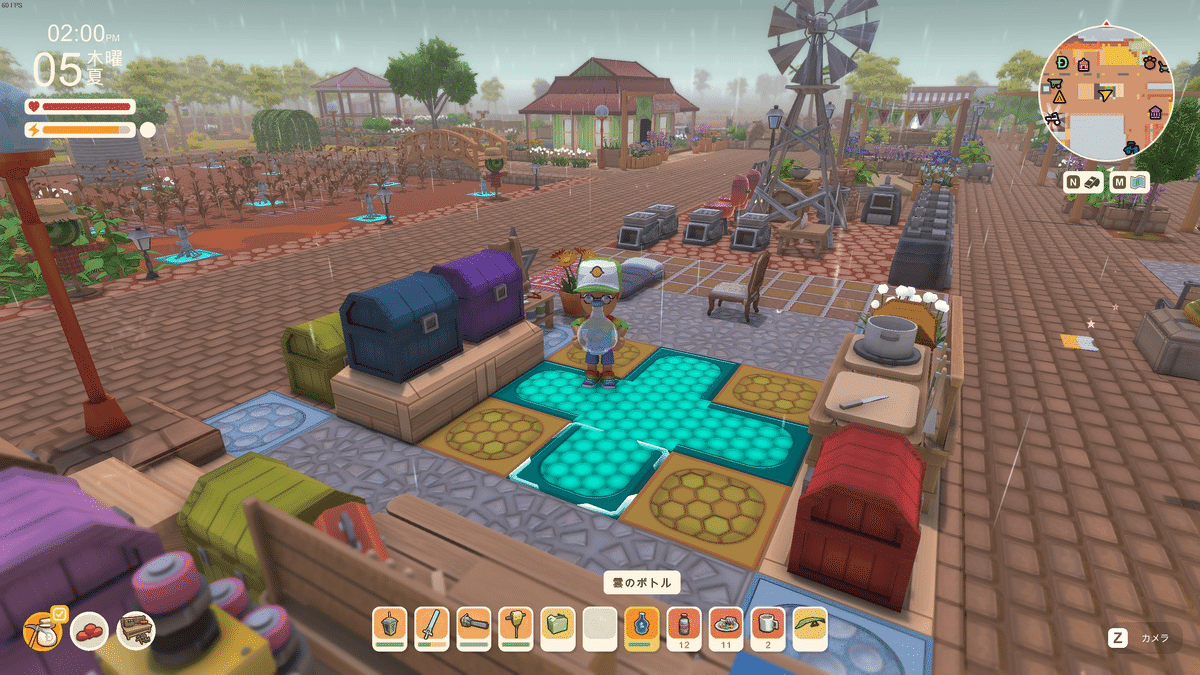Image resolution: width=1200 pixels, height=675 pixels.
Task: Open the workbench crafting icon
Action: (136, 630)
